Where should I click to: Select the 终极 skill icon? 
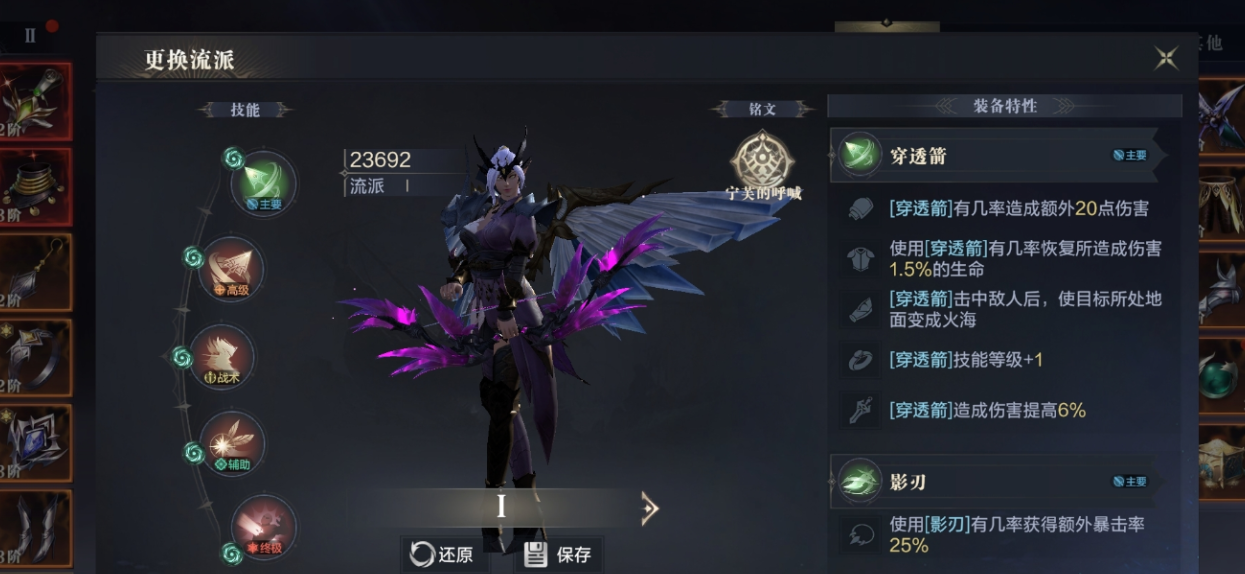pos(263,527)
